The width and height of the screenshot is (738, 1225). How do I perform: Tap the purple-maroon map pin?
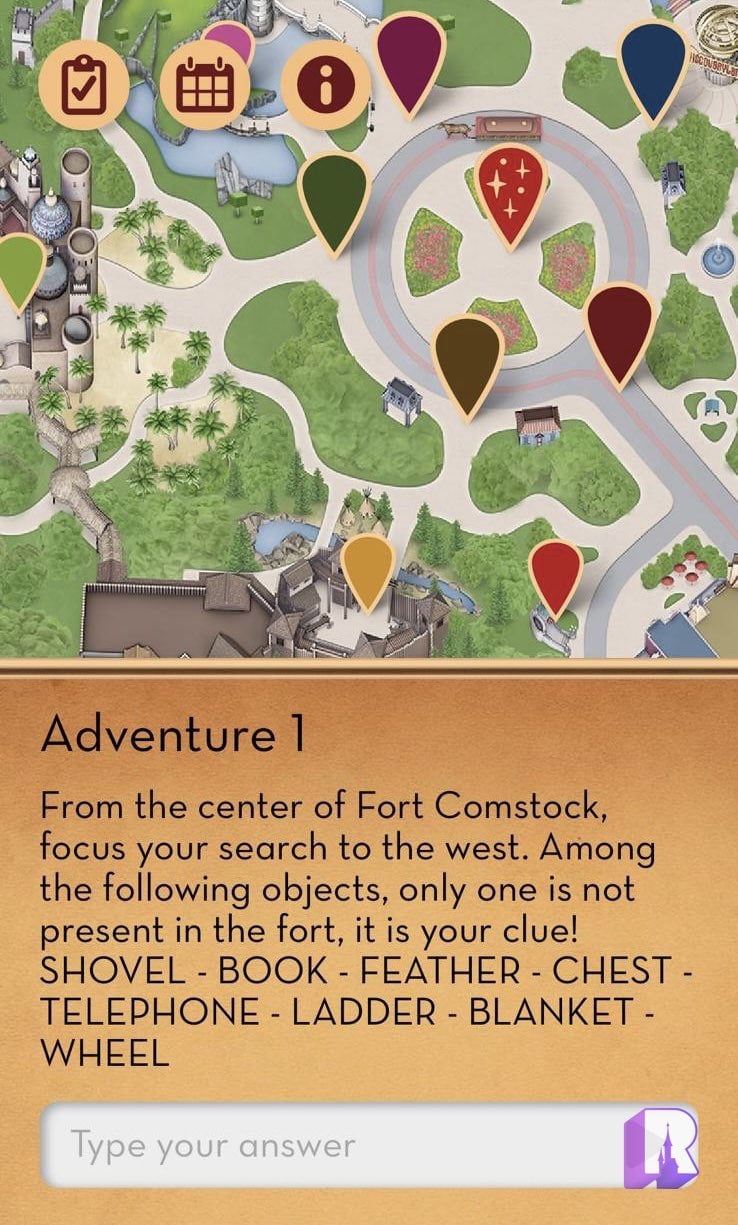point(409,55)
